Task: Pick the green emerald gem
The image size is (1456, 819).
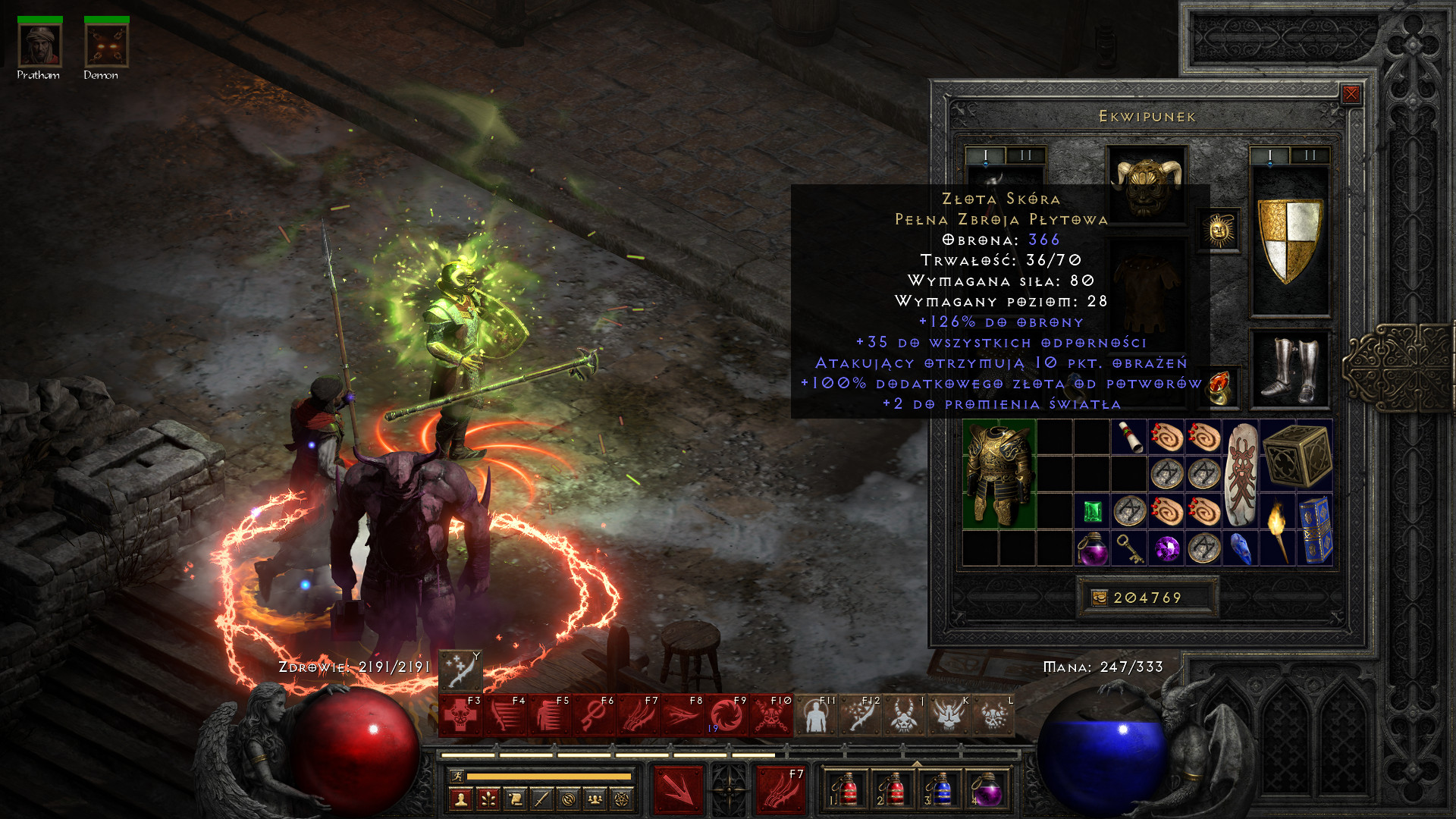Action: coord(1092,512)
